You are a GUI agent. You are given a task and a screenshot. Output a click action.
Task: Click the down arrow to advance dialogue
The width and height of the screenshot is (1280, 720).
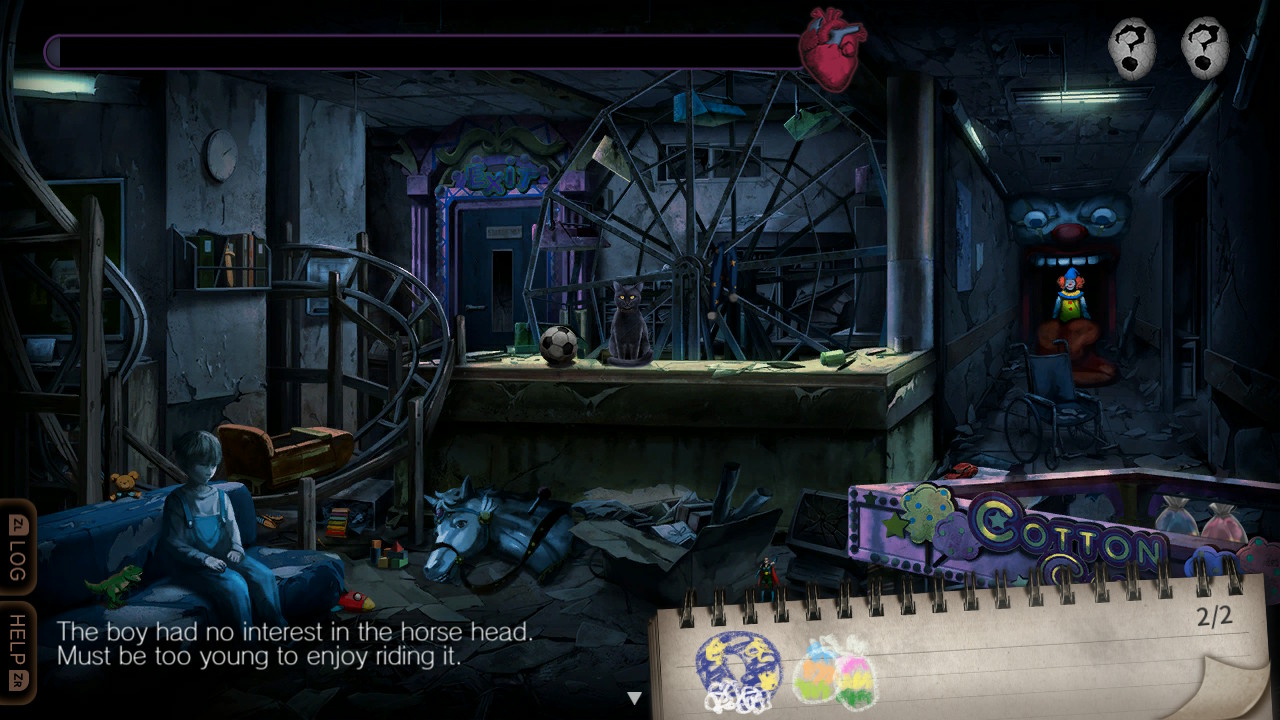coord(634,697)
